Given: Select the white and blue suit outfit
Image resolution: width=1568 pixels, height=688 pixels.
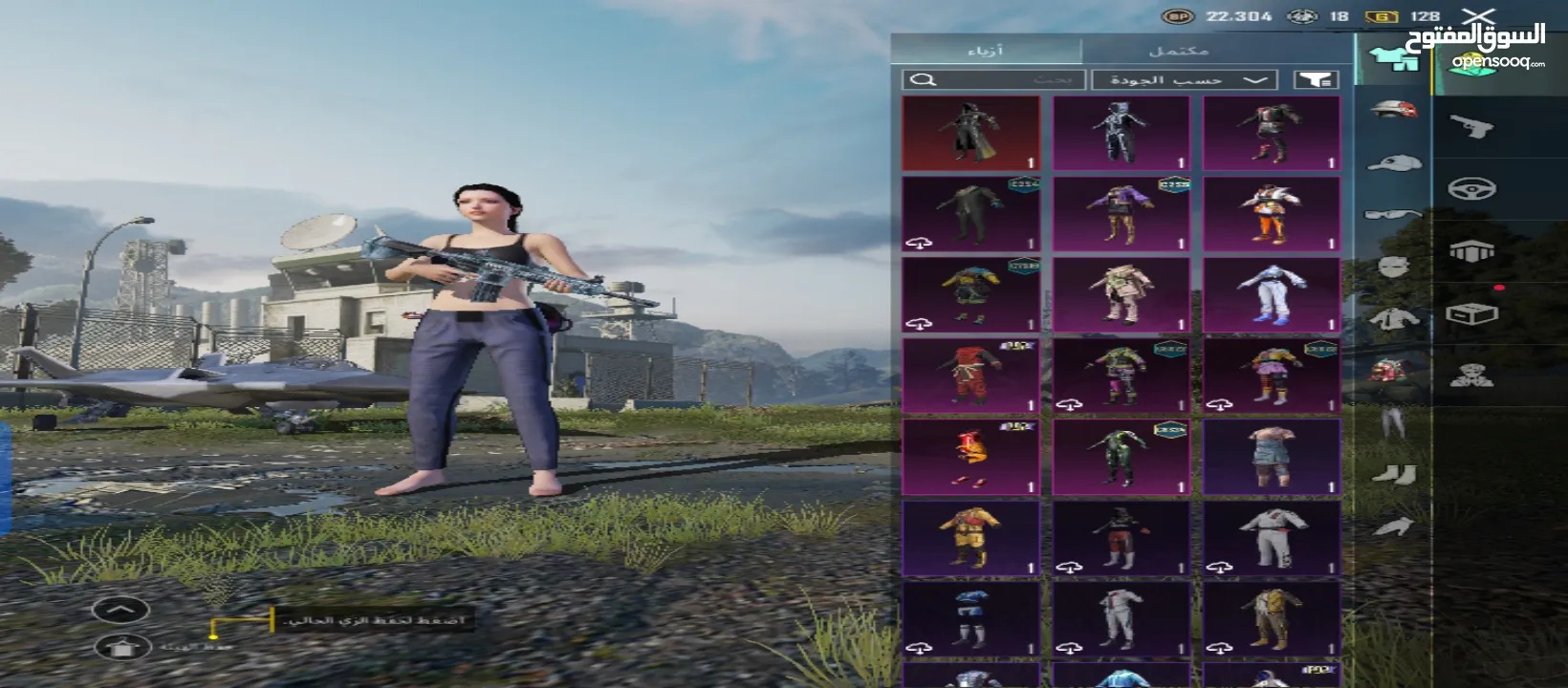Looking at the screenshot, I should 1271,294.
